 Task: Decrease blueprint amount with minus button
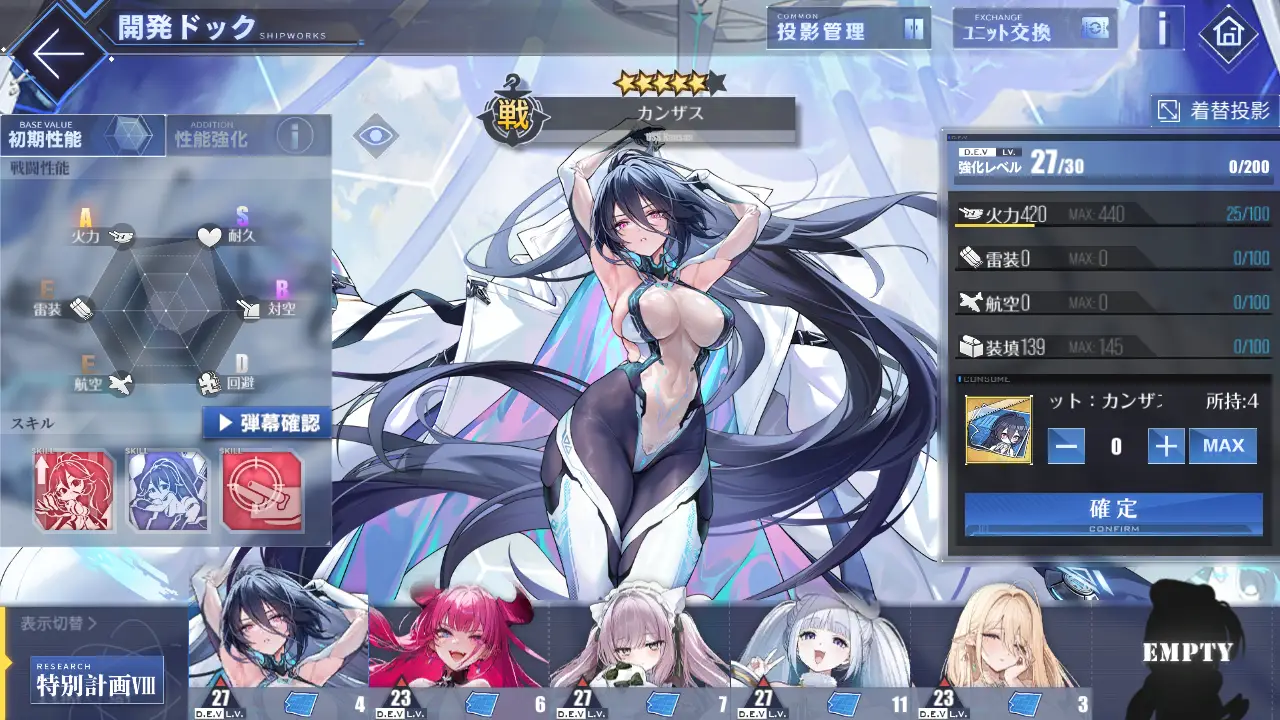(x=1066, y=446)
